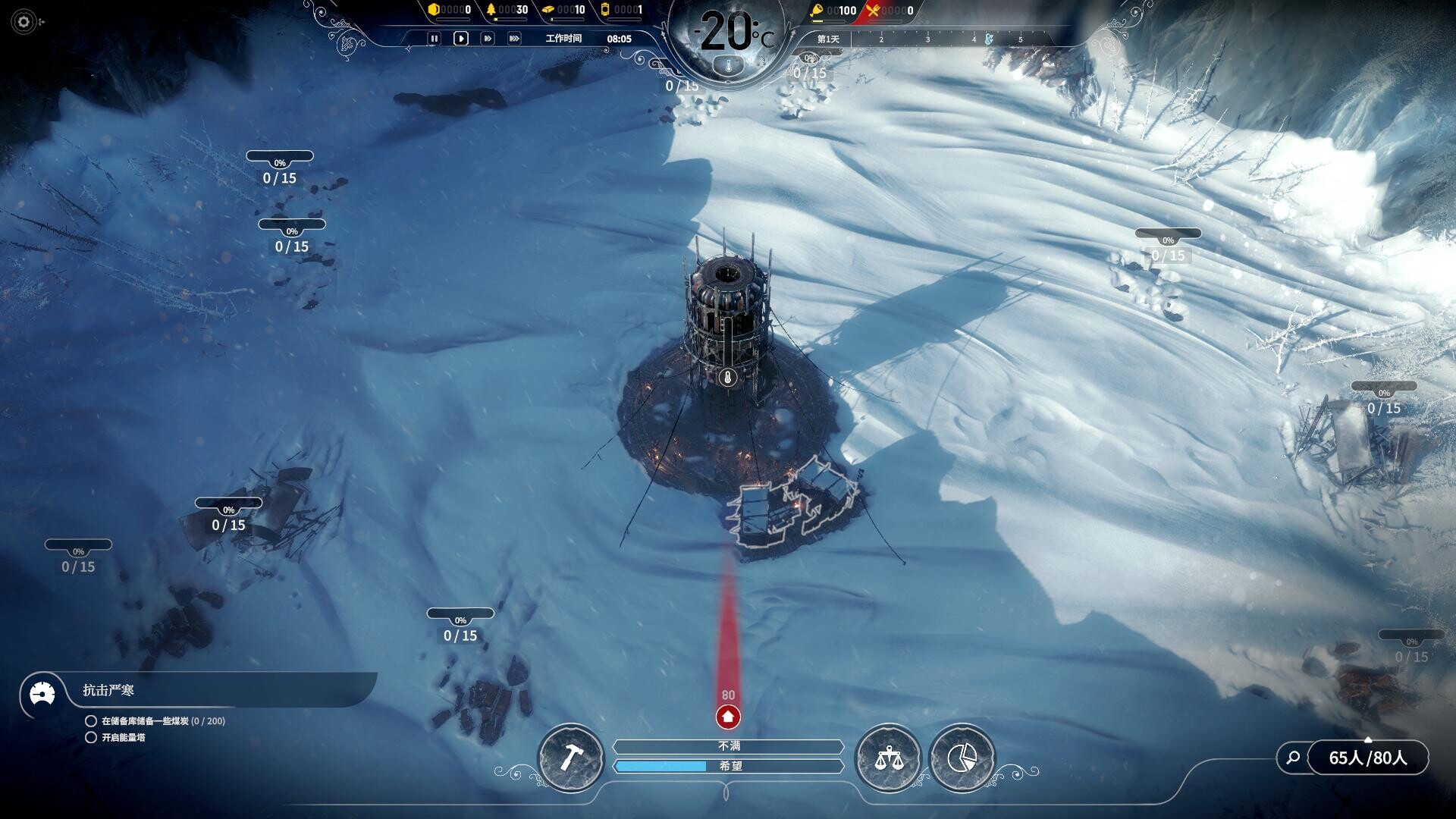Select the steam core counter
Viewport: 1456px width, 819px height.
coord(622,10)
